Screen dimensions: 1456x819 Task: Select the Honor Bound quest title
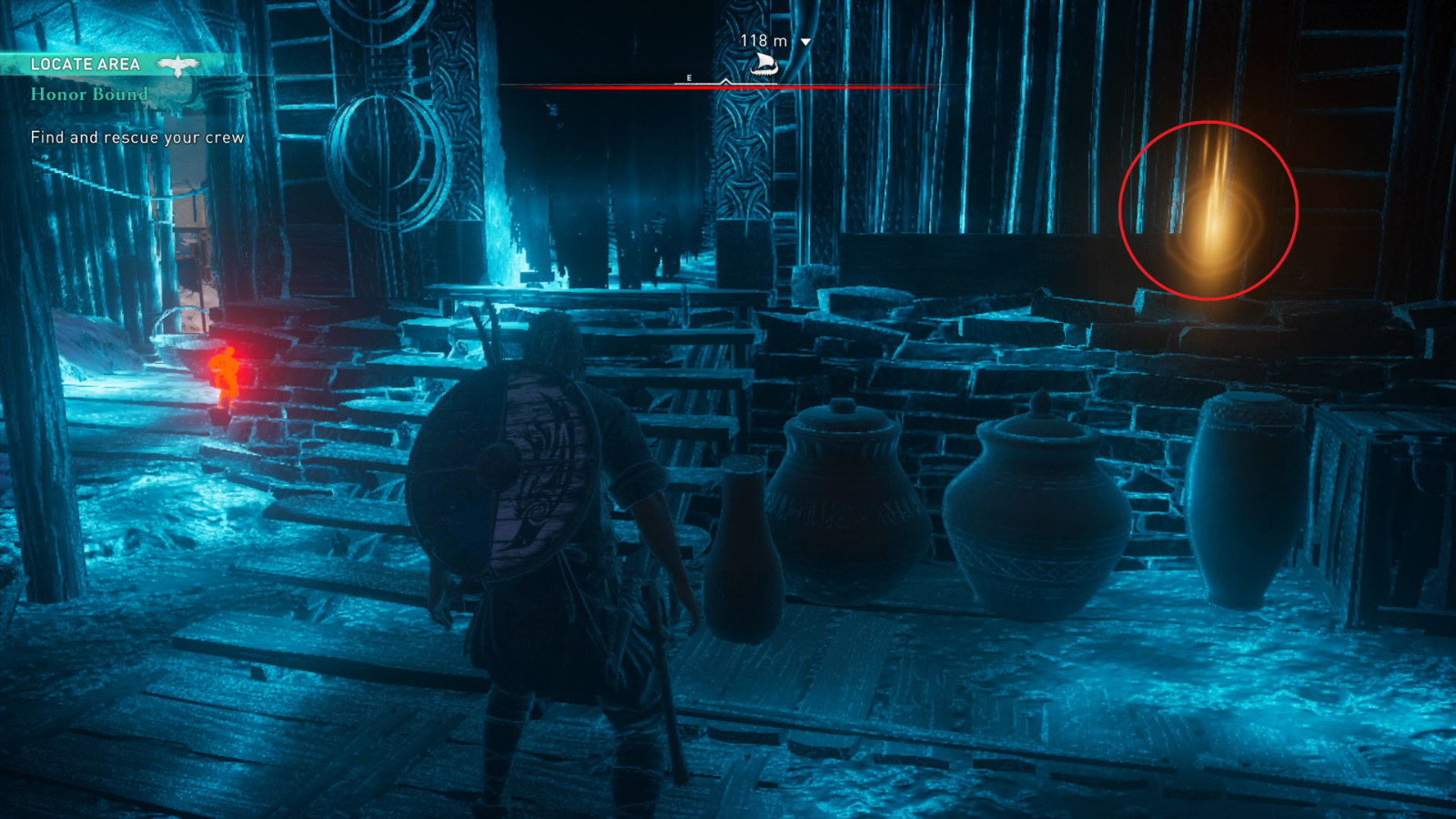(x=89, y=94)
